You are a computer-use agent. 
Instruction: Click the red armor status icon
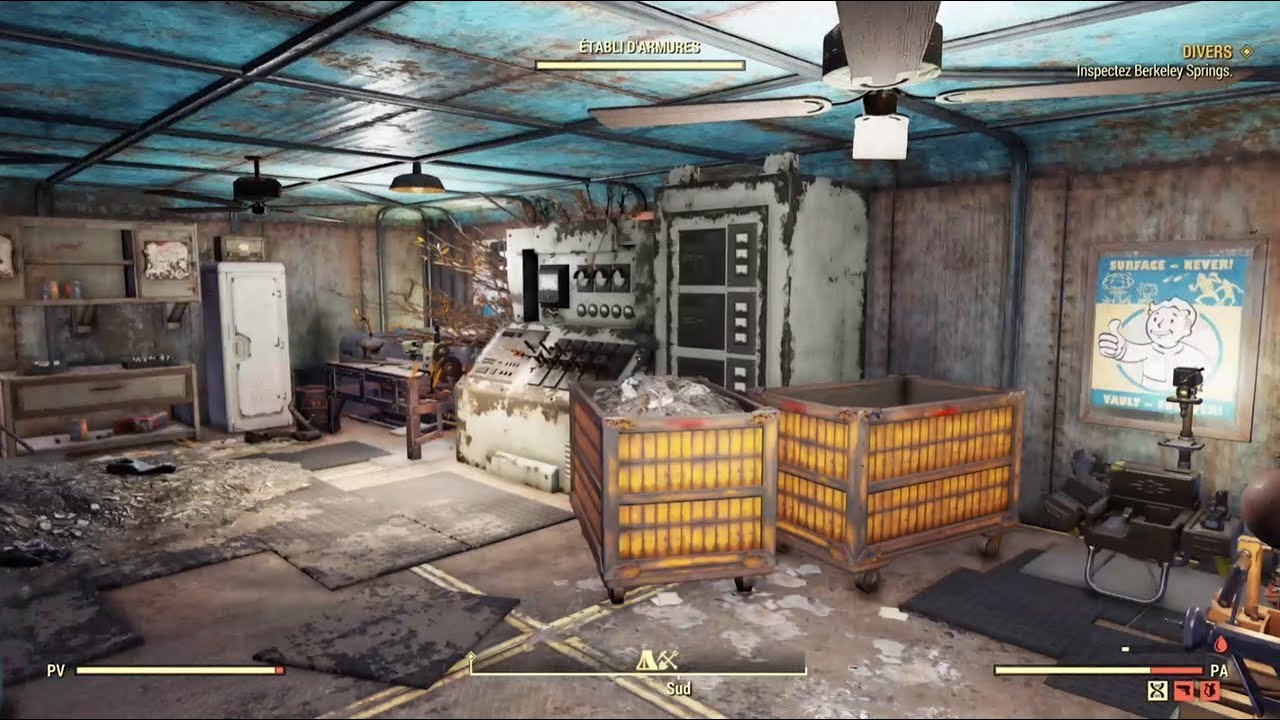click(x=1210, y=690)
